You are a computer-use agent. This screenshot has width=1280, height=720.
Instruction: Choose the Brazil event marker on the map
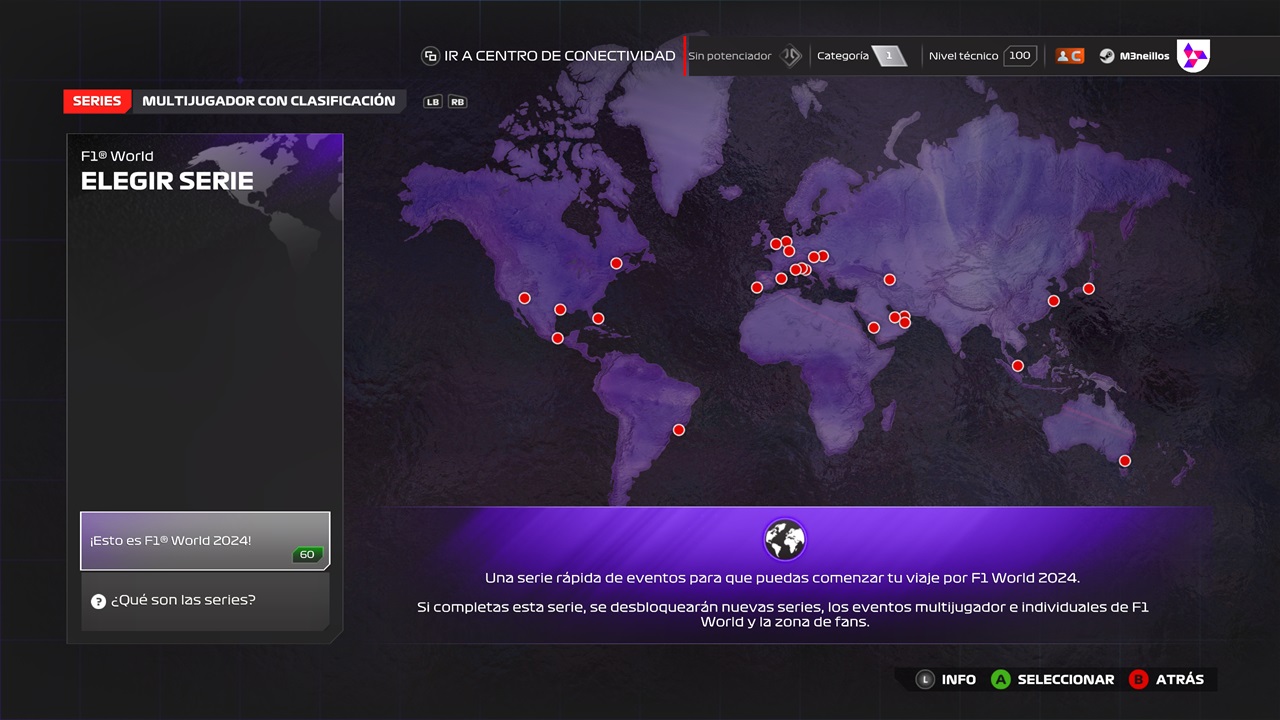(x=679, y=430)
